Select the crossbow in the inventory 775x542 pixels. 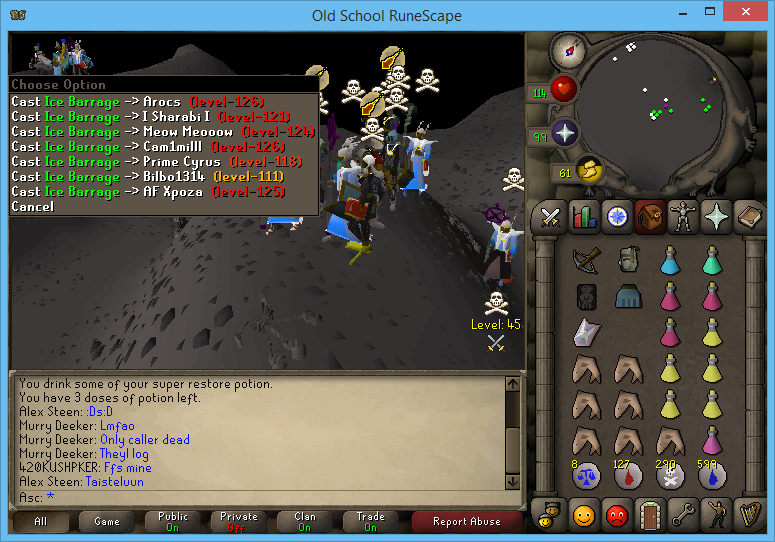coord(585,260)
